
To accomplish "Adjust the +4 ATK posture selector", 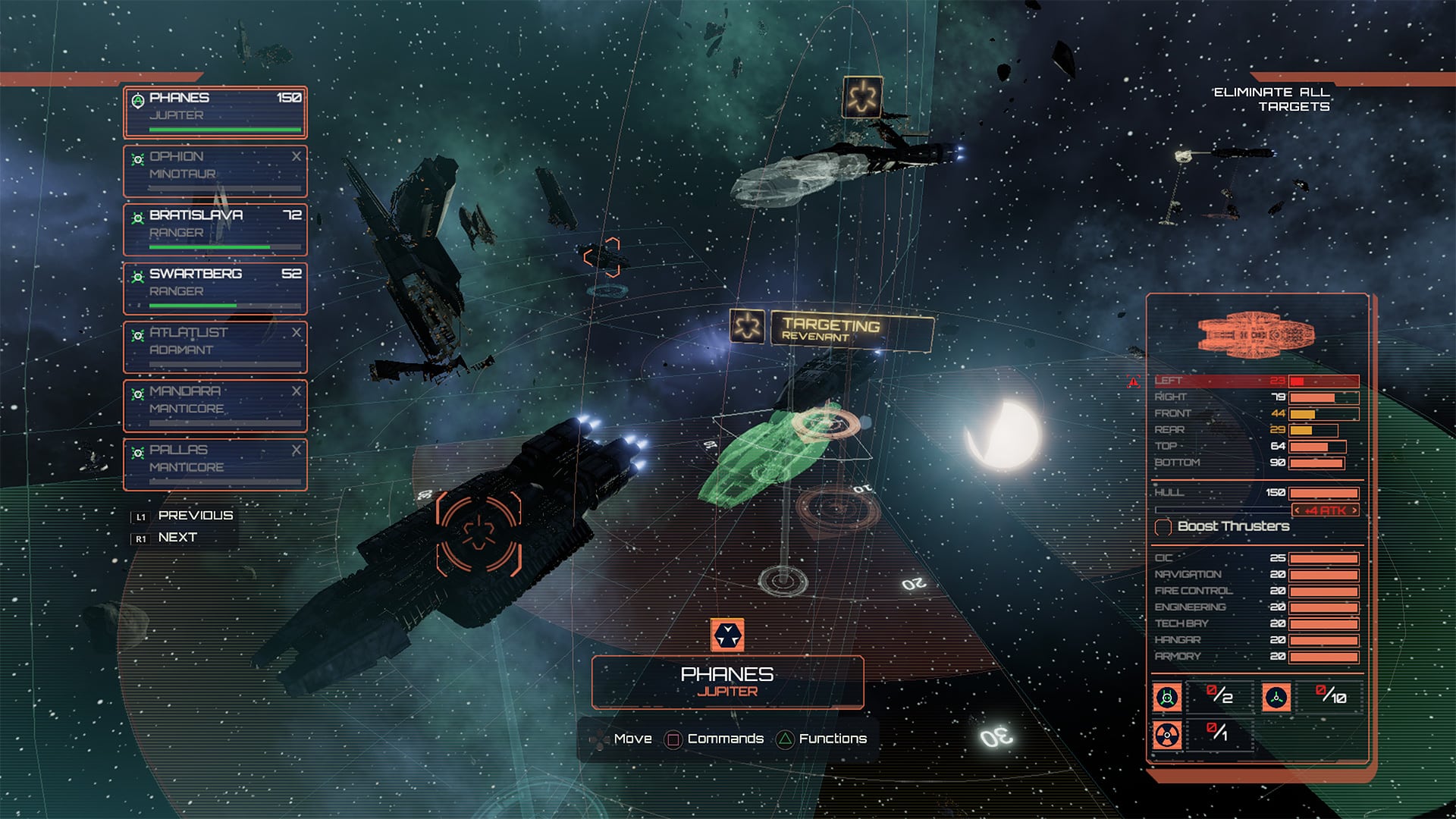I will pyautogui.click(x=1326, y=511).
